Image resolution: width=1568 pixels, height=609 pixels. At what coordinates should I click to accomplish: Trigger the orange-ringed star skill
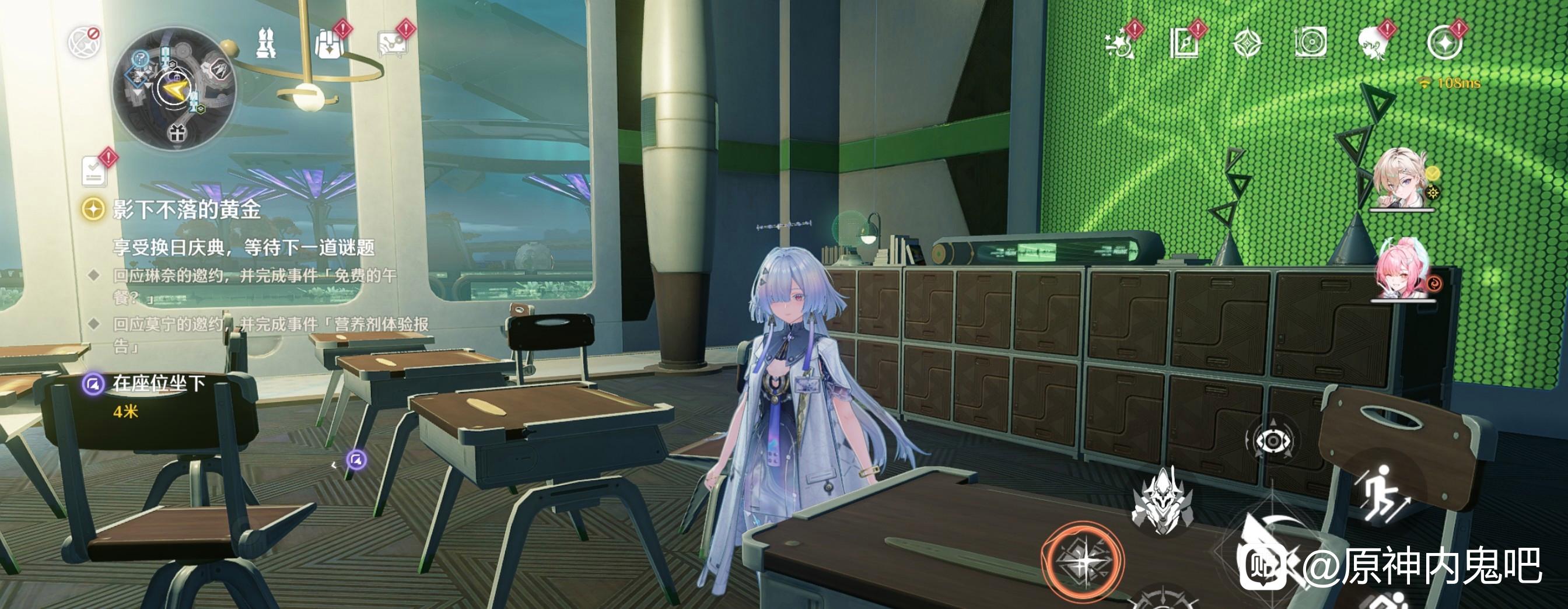click(1082, 562)
